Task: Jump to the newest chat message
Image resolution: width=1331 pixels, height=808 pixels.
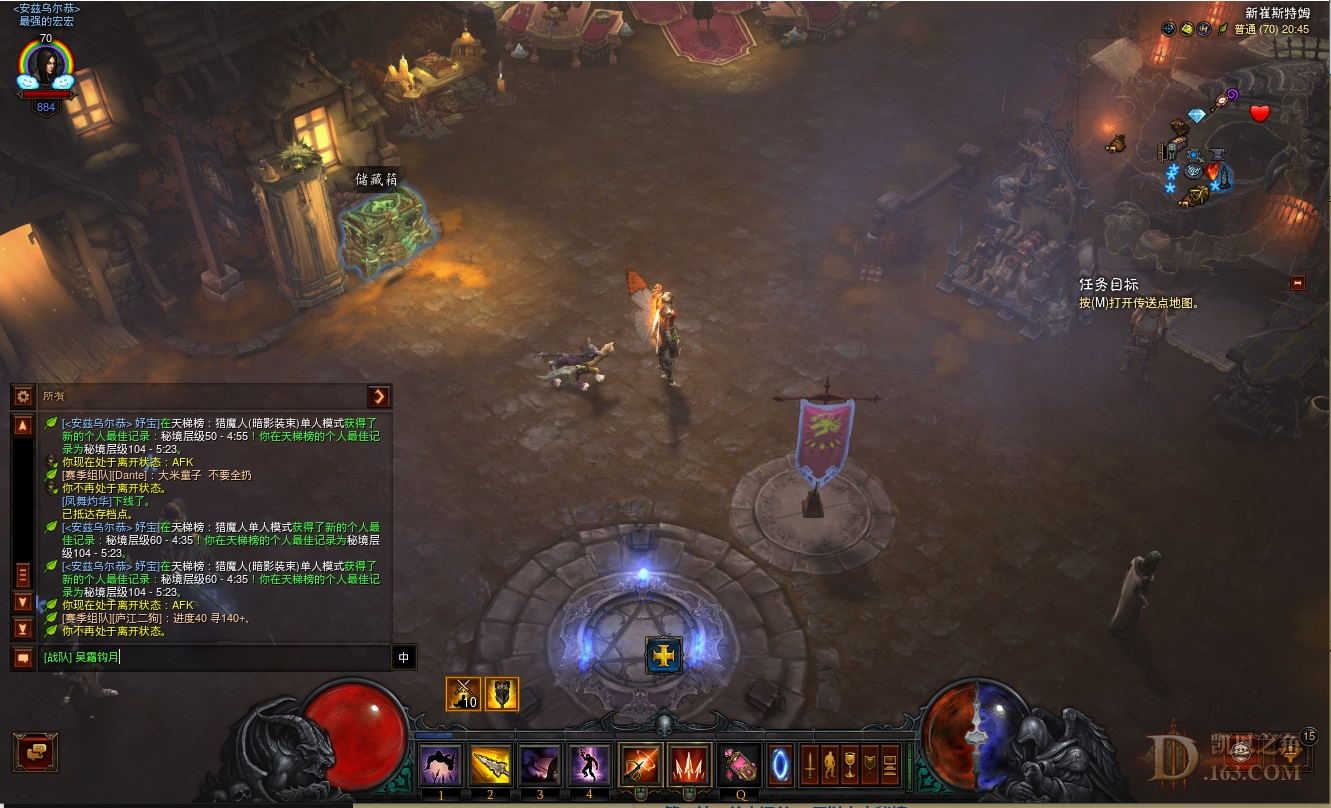Action: pos(23,629)
